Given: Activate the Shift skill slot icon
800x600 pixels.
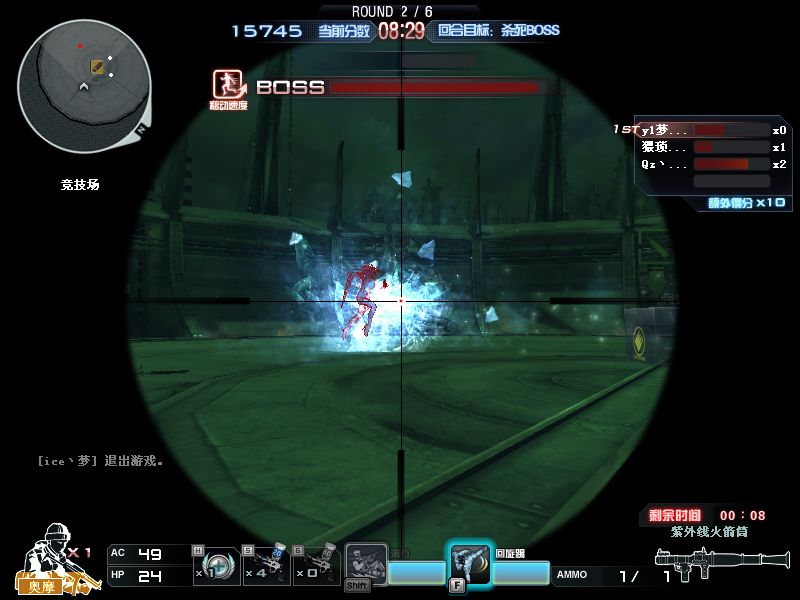Looking at the screenshot, I should (365, 565).
